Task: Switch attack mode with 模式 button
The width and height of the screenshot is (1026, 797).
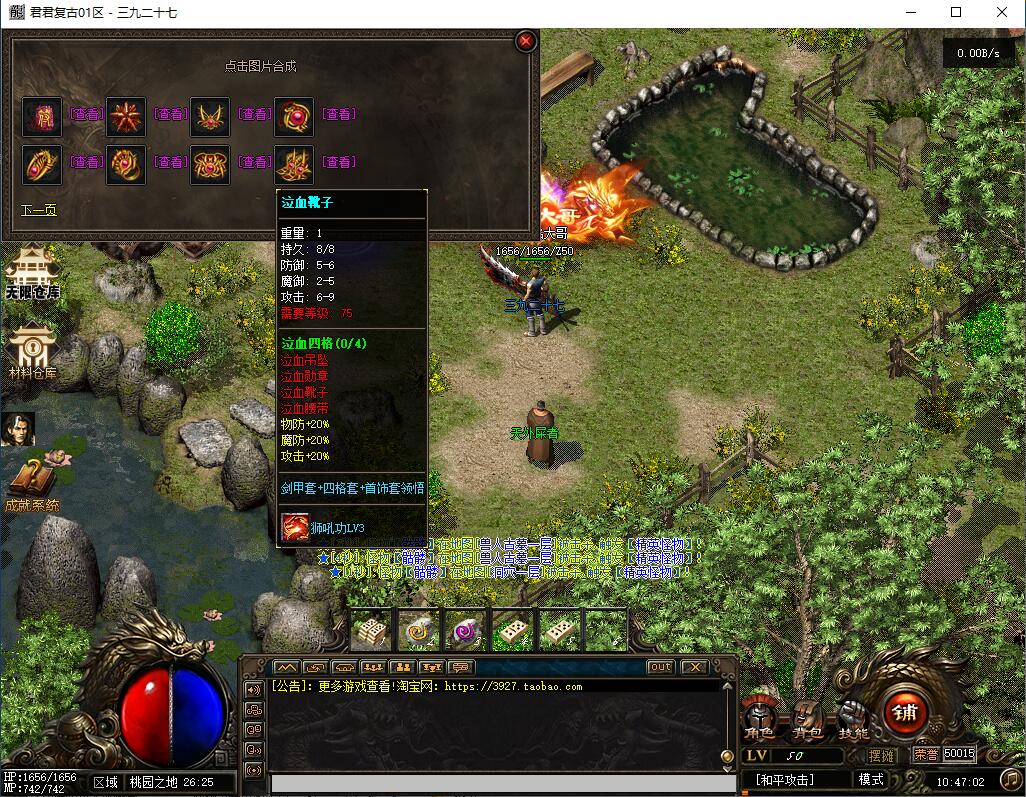Action: [x=871, y=779]
